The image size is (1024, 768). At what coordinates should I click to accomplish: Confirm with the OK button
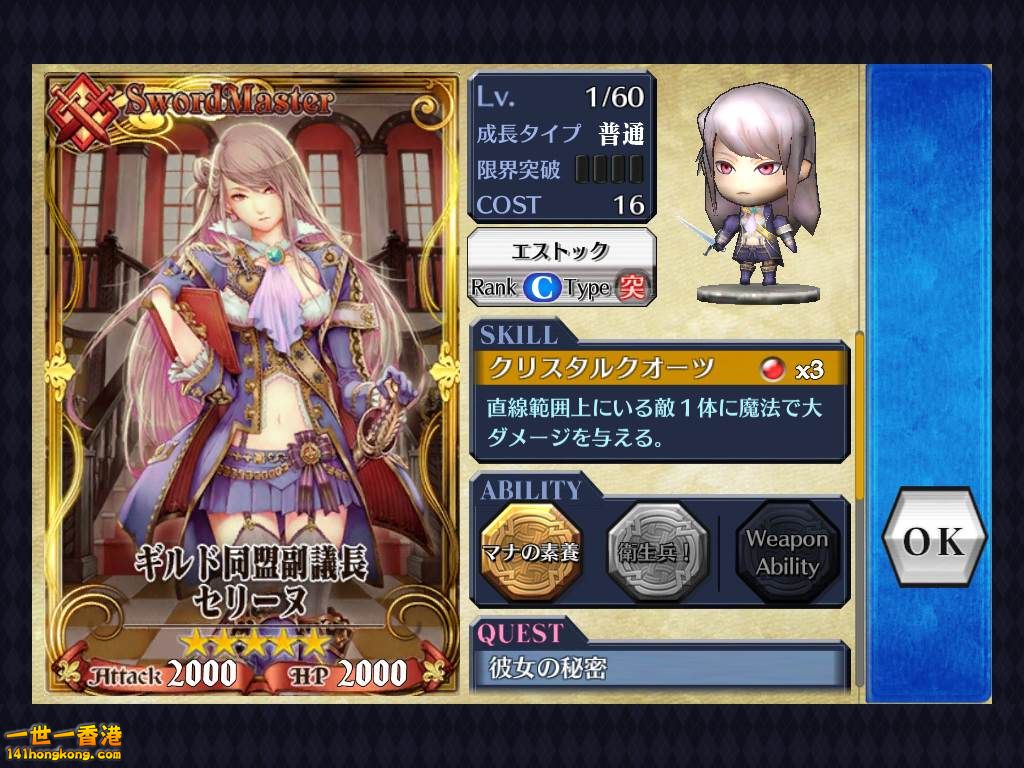click(x=934, y=541)
